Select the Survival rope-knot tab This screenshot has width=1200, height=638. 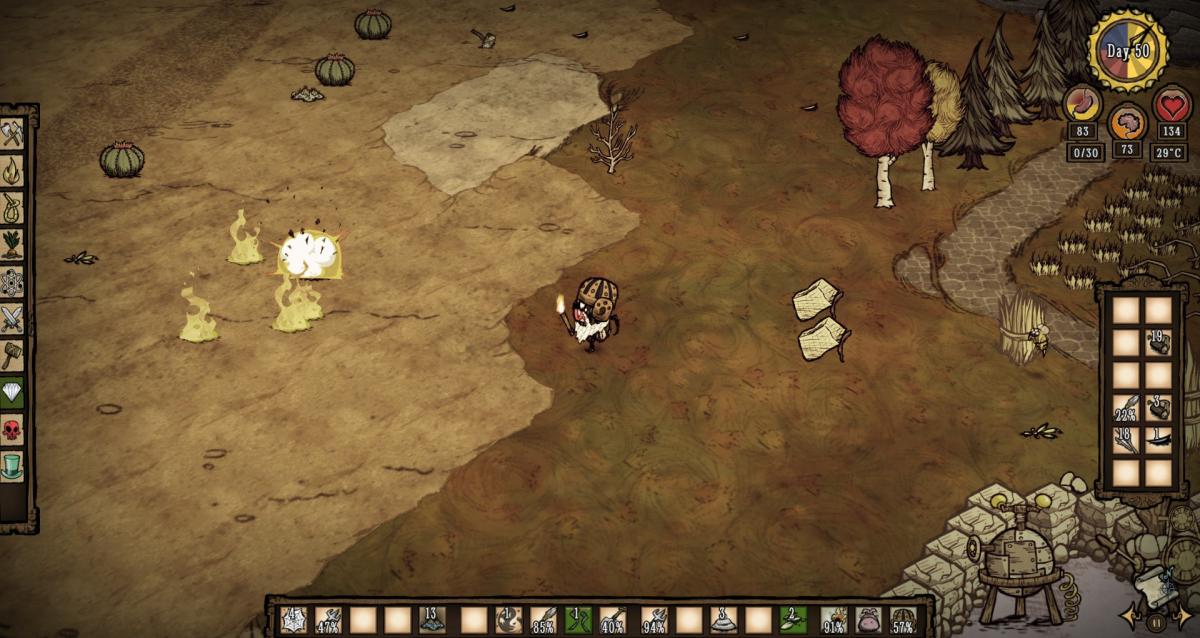12,207
